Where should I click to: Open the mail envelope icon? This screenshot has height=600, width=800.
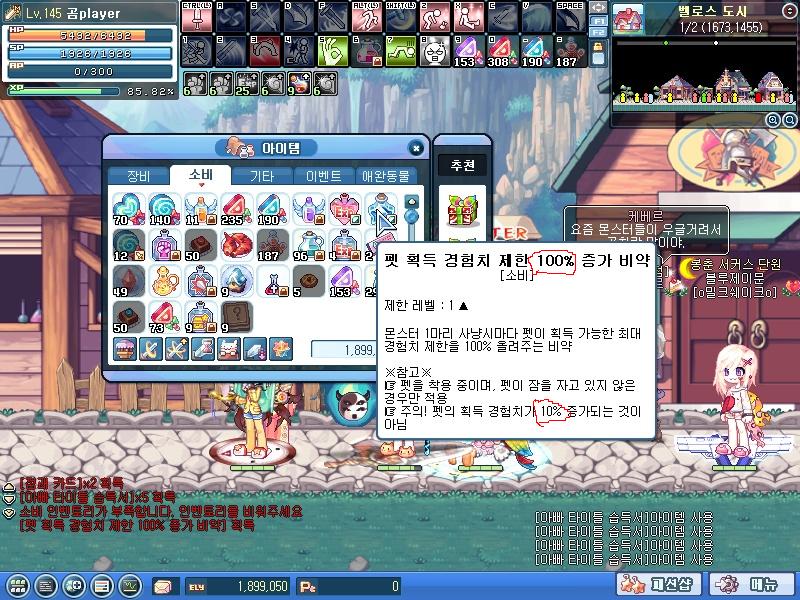(162, 586)
